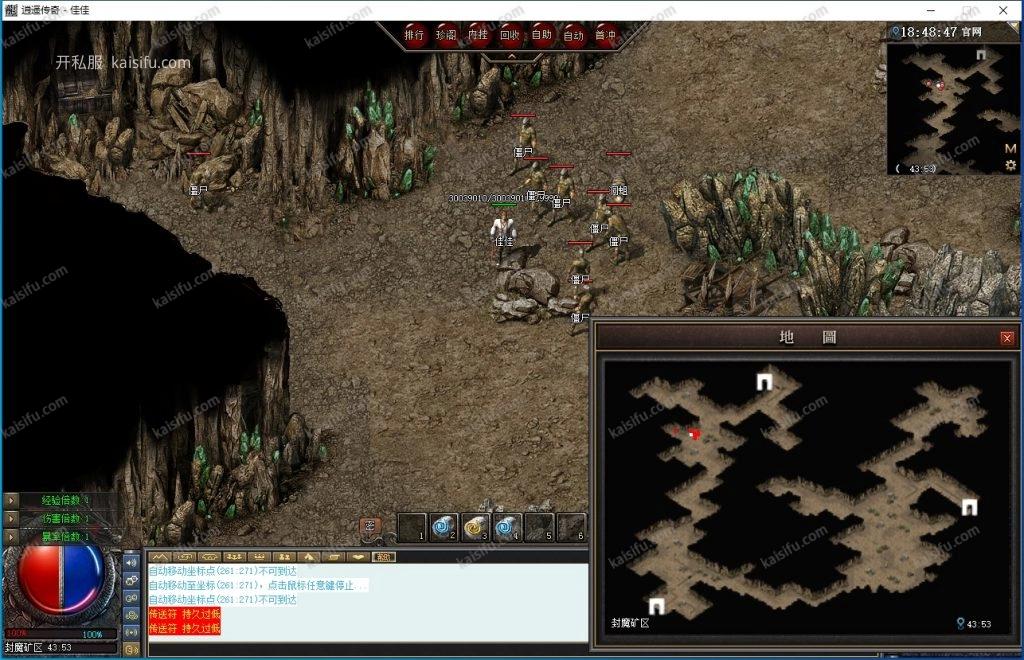Open minimap settings gear icon

coord(1011,165)
